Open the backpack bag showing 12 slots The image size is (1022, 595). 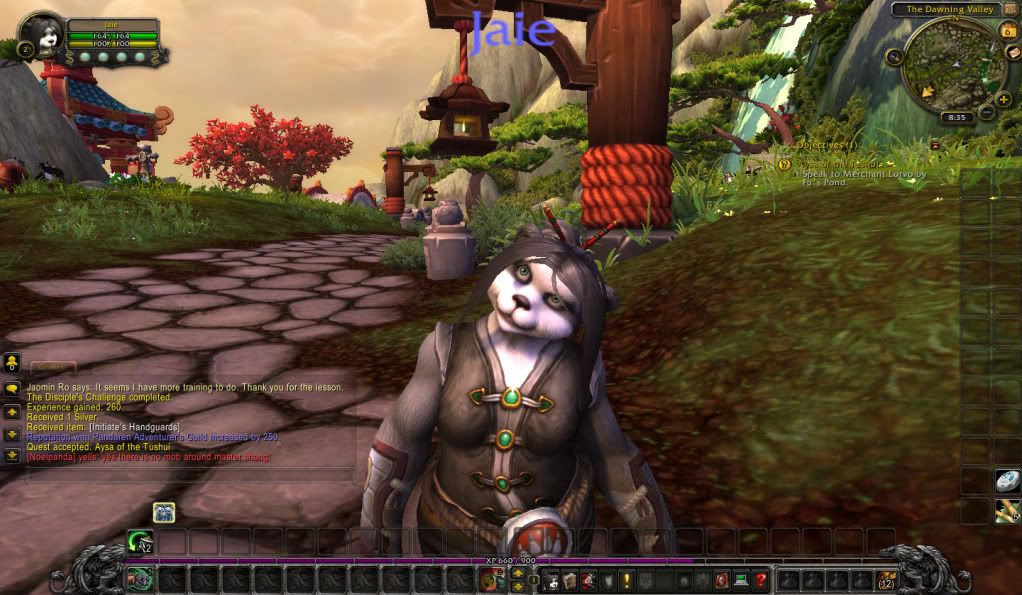(x=887, y=579)
